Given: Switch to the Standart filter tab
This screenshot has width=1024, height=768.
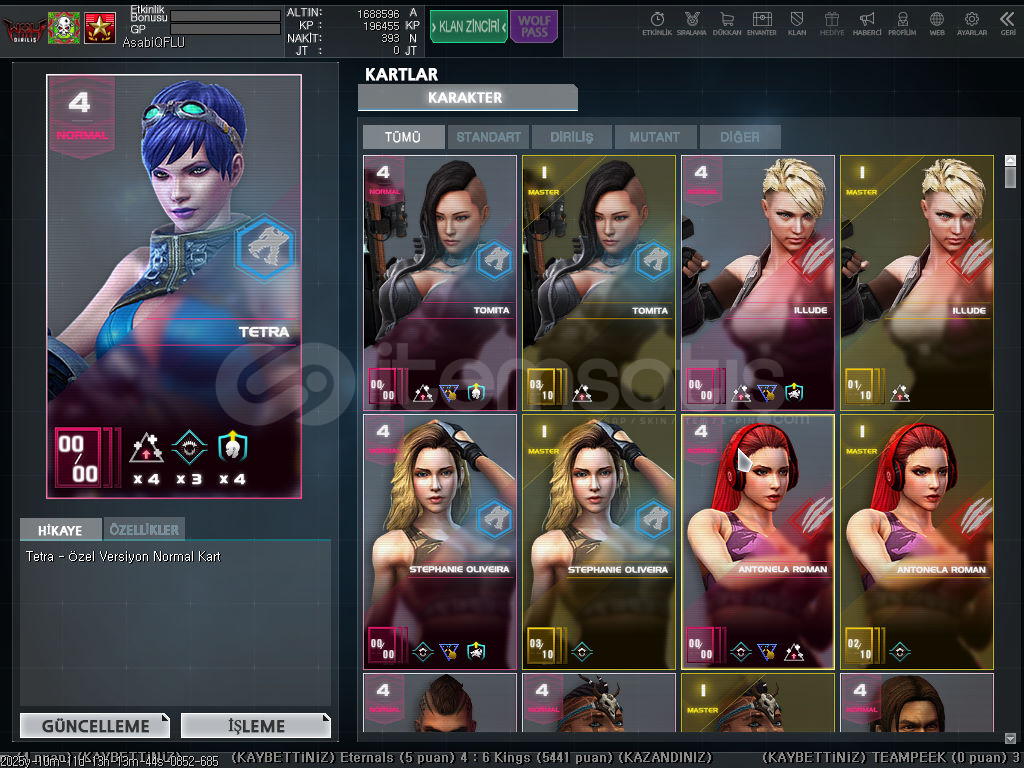Looking at the screenshot, I should point(489,137).
